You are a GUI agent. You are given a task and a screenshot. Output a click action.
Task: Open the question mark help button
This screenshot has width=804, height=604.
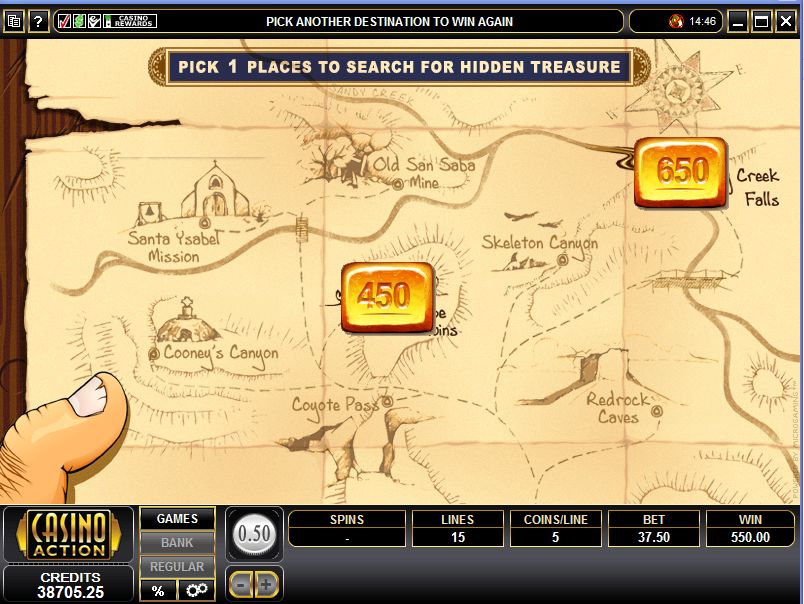point(39,21)
